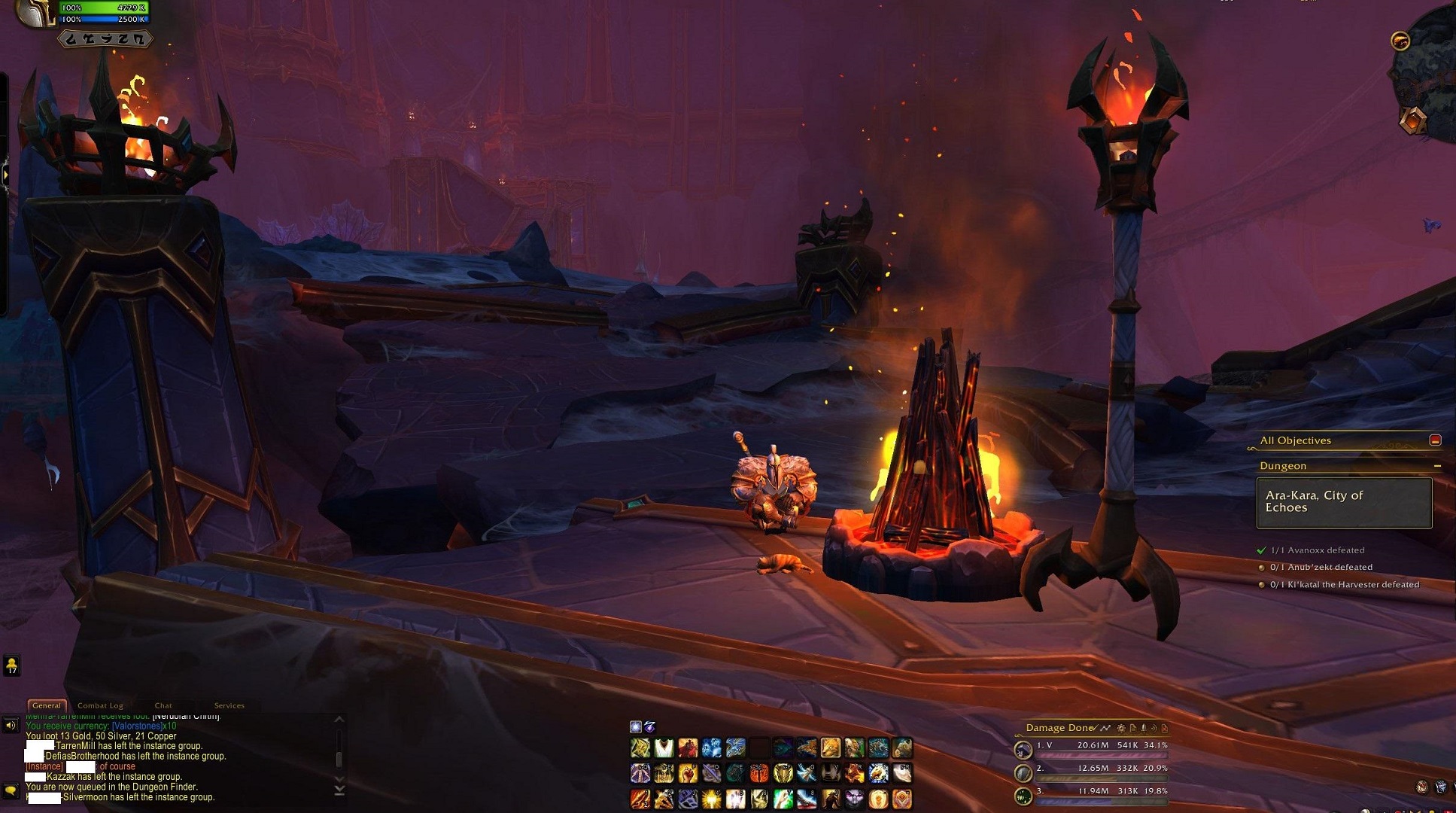Activate the golden fist ability bound to F
This screenshot has height=813, width=1456.
click(x=688, y=774)
